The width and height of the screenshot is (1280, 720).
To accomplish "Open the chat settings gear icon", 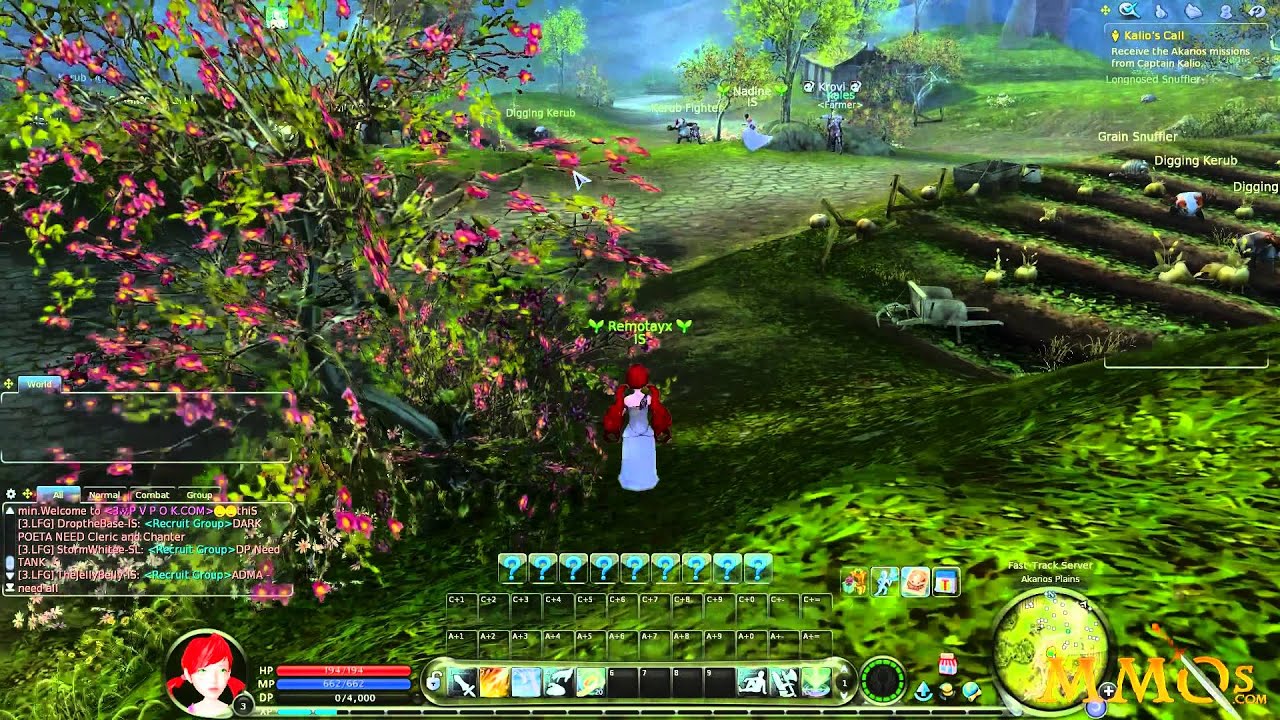I will (10, 494).
